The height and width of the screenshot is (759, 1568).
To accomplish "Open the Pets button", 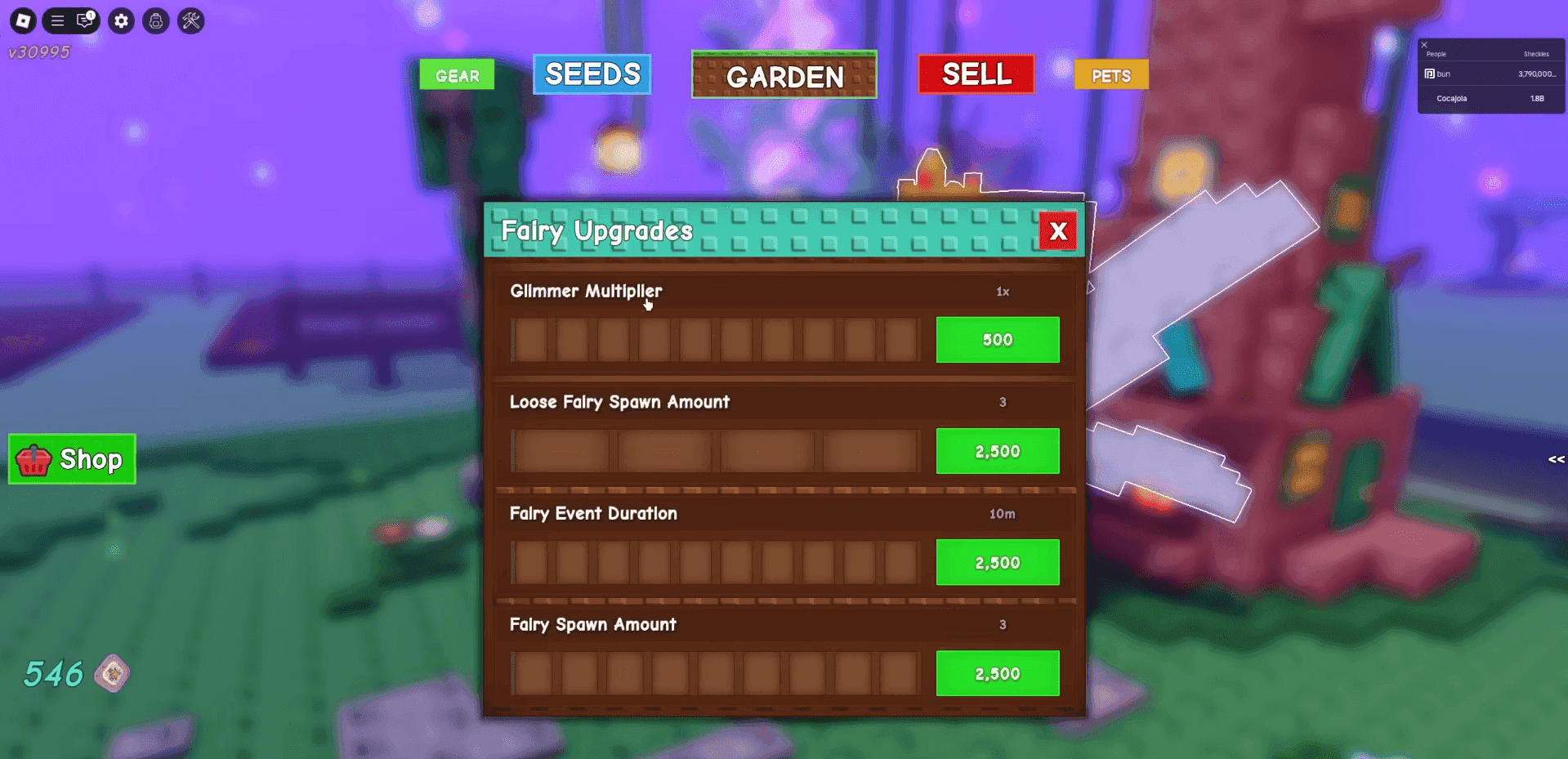I will [x=1110, y=75].
